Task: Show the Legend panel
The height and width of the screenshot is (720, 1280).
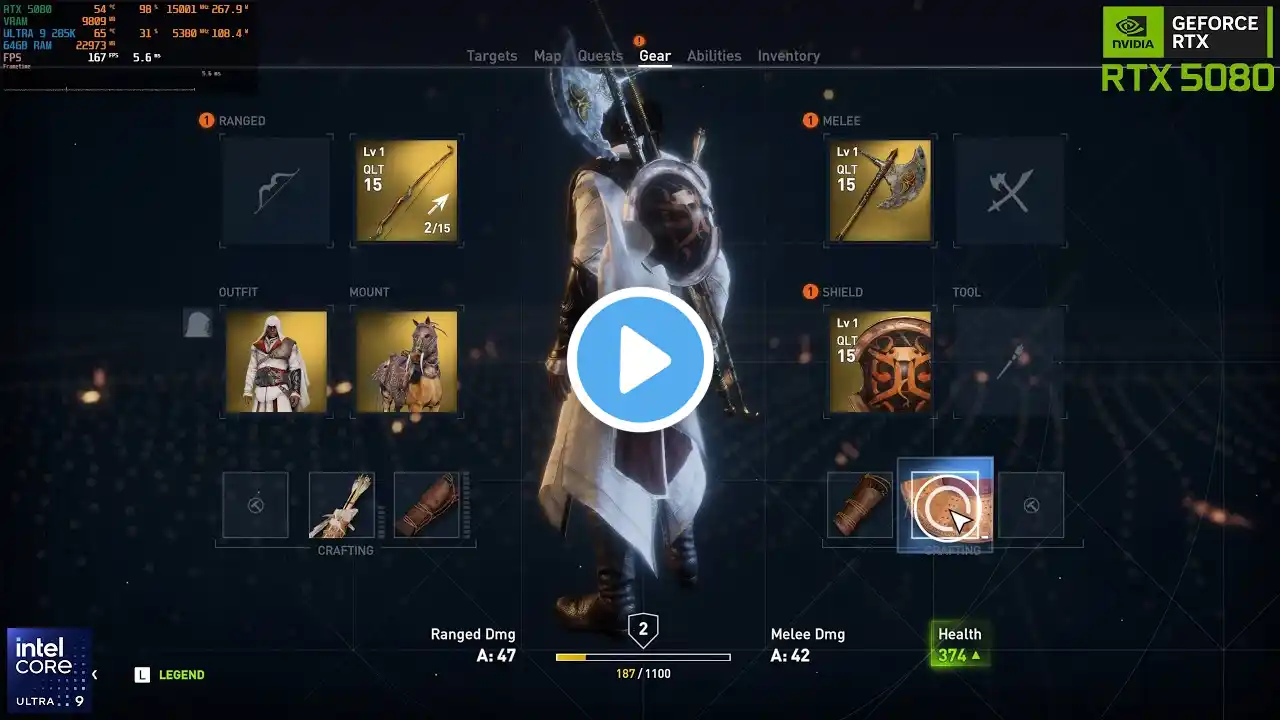Action: pos(170,675)
